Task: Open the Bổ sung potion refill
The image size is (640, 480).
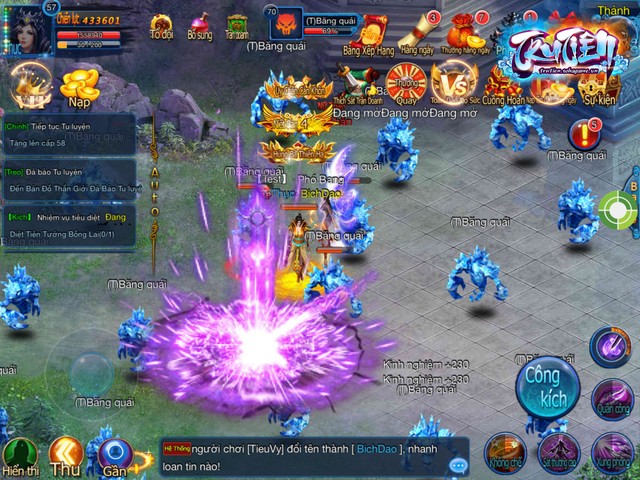Action: coord(199,25)
